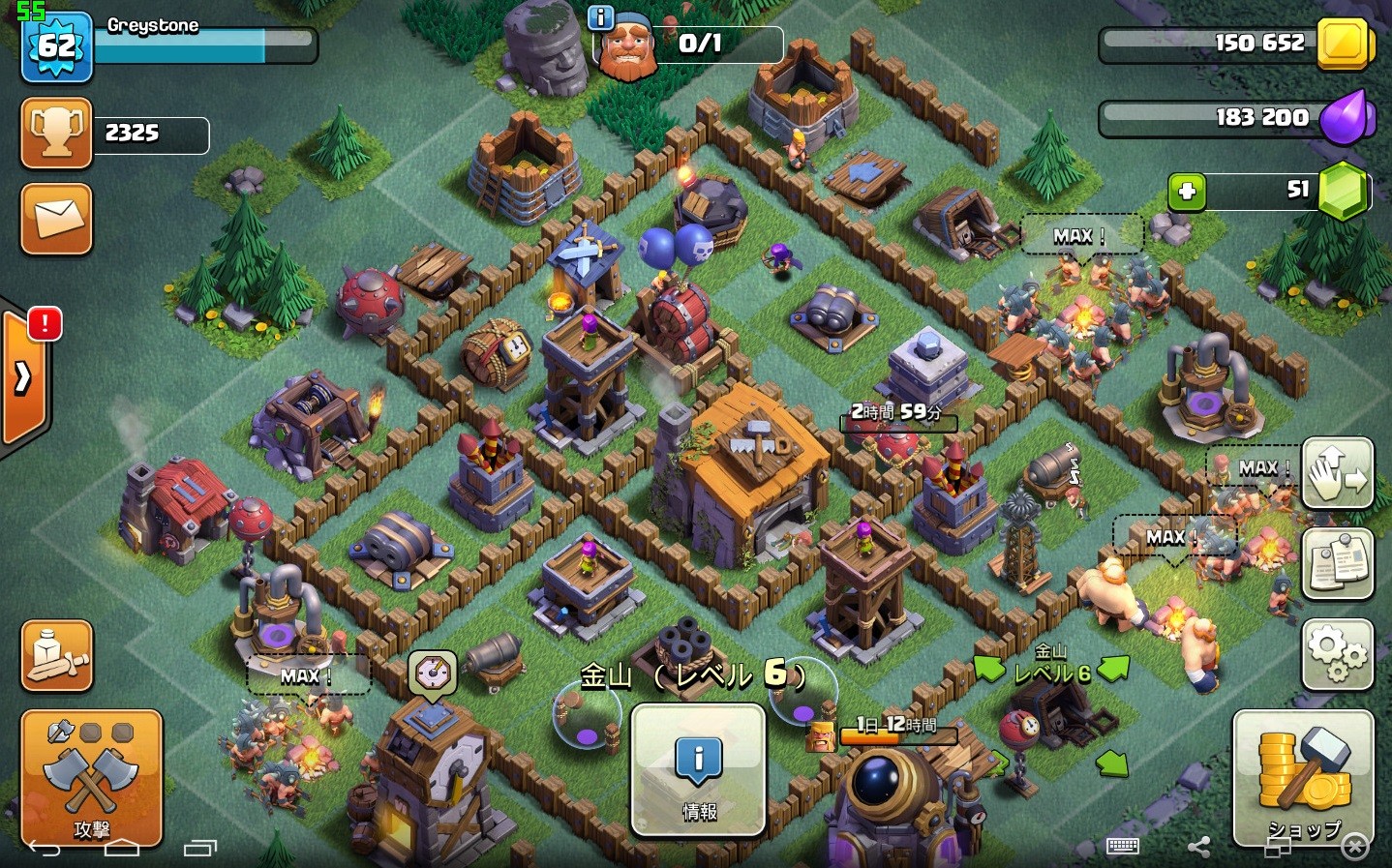
Task: Click the share icon in the bottom bar
Action: [x=1198, y=848]
